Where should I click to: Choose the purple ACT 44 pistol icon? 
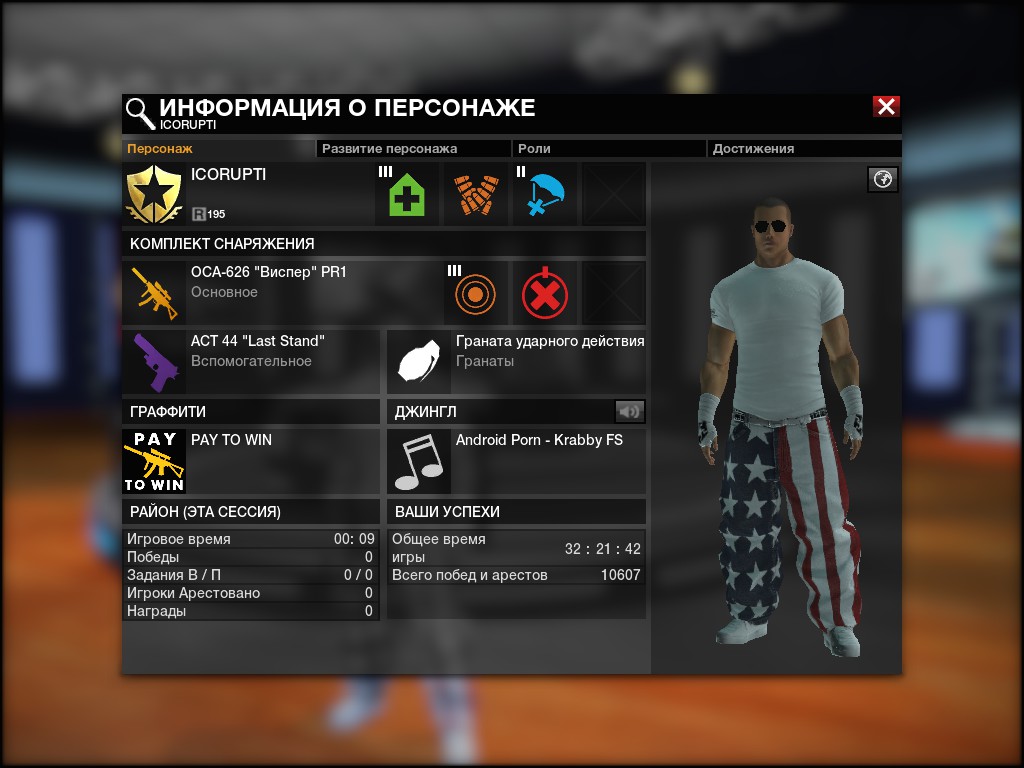coord(154,362)
